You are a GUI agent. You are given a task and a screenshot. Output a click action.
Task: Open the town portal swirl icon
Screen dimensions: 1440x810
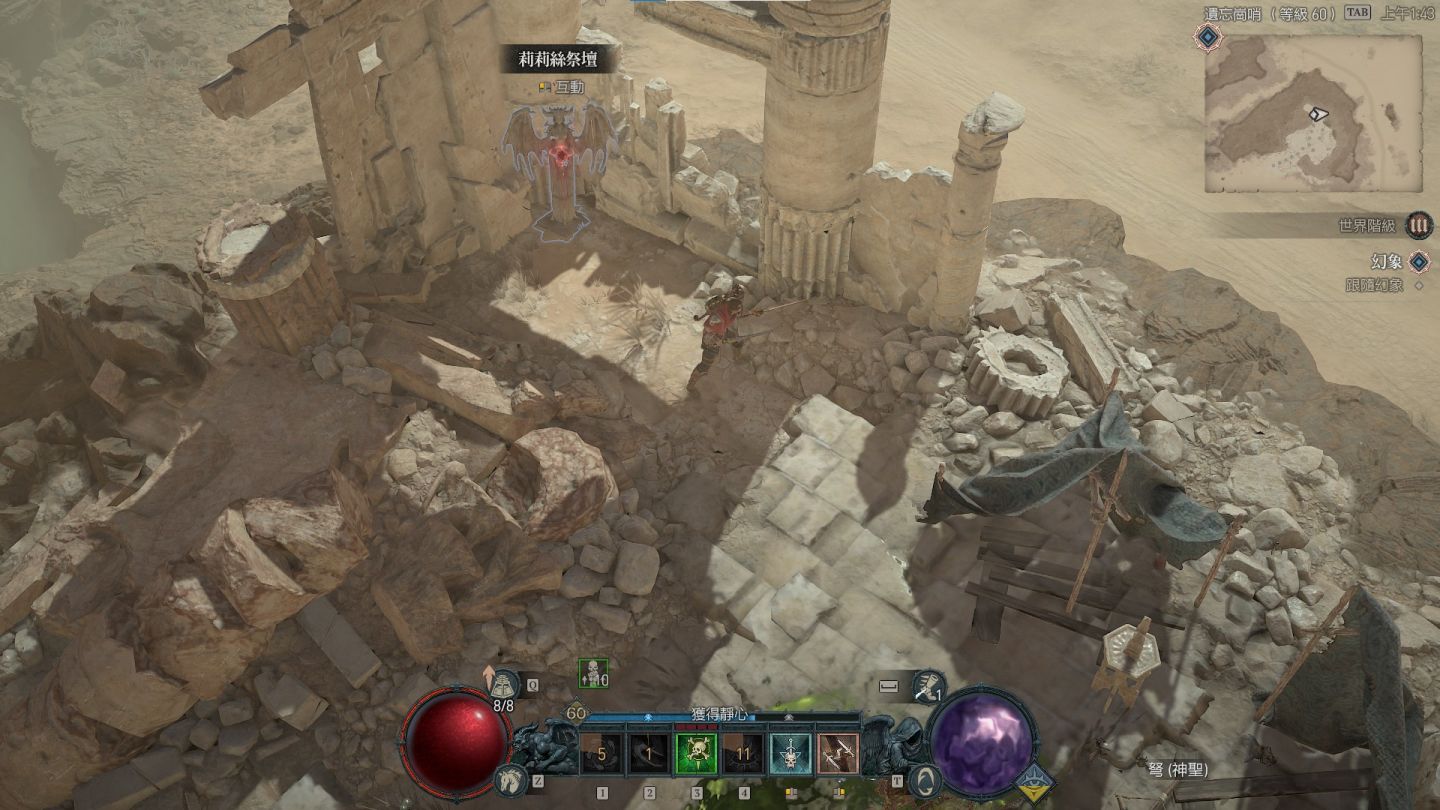926,780
